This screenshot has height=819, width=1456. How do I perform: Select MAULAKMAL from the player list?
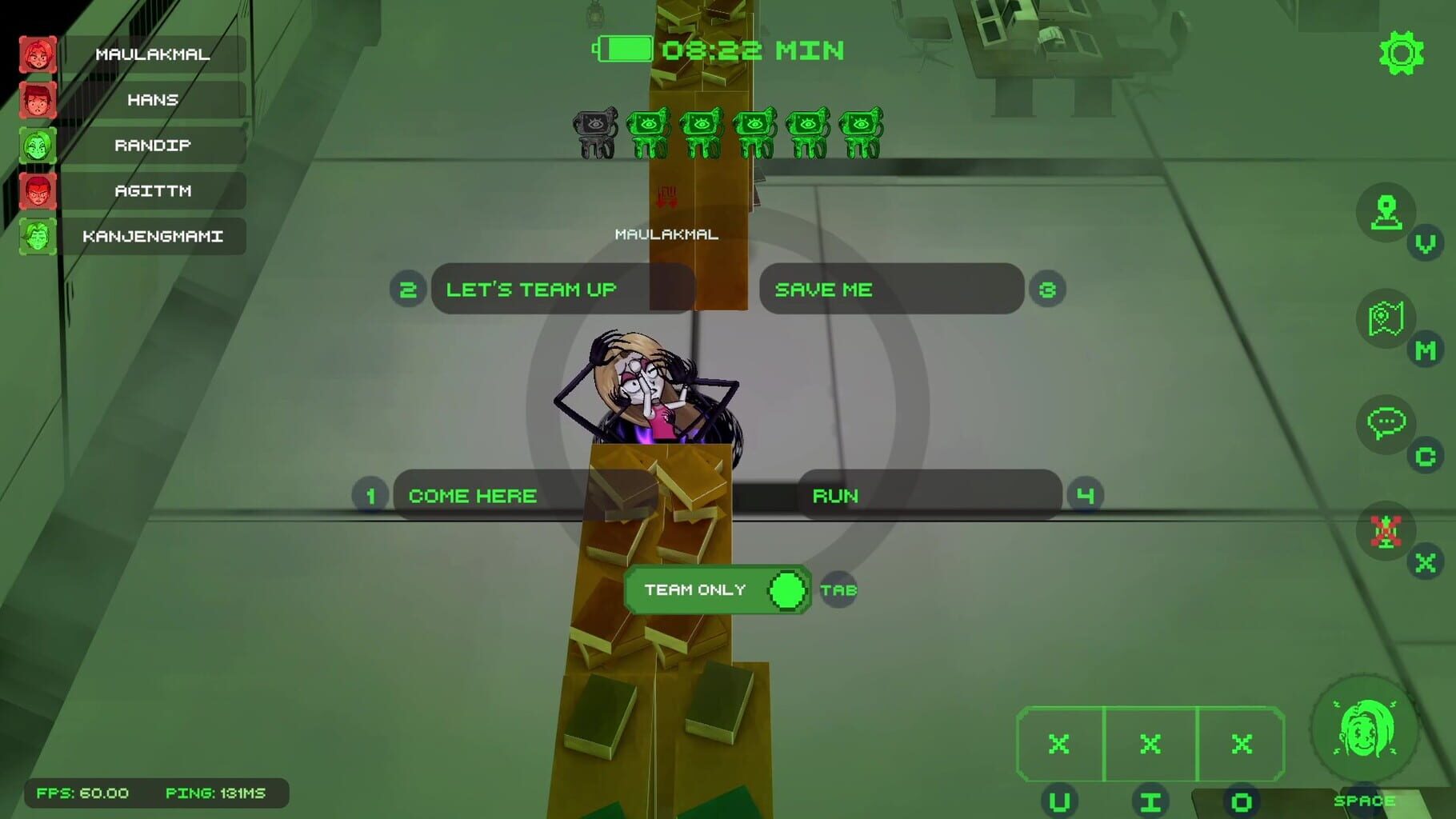click(152, 55)
